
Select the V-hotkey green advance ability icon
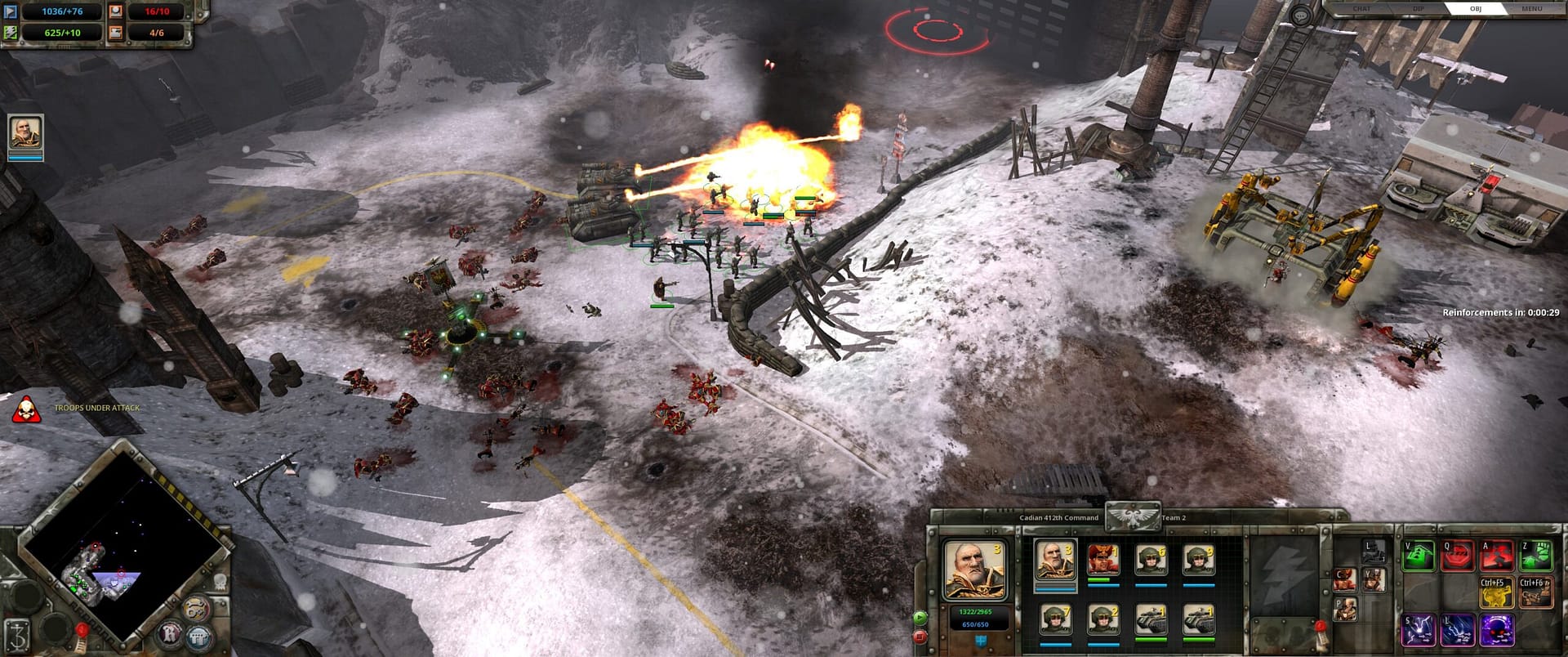pos(1418,555)
